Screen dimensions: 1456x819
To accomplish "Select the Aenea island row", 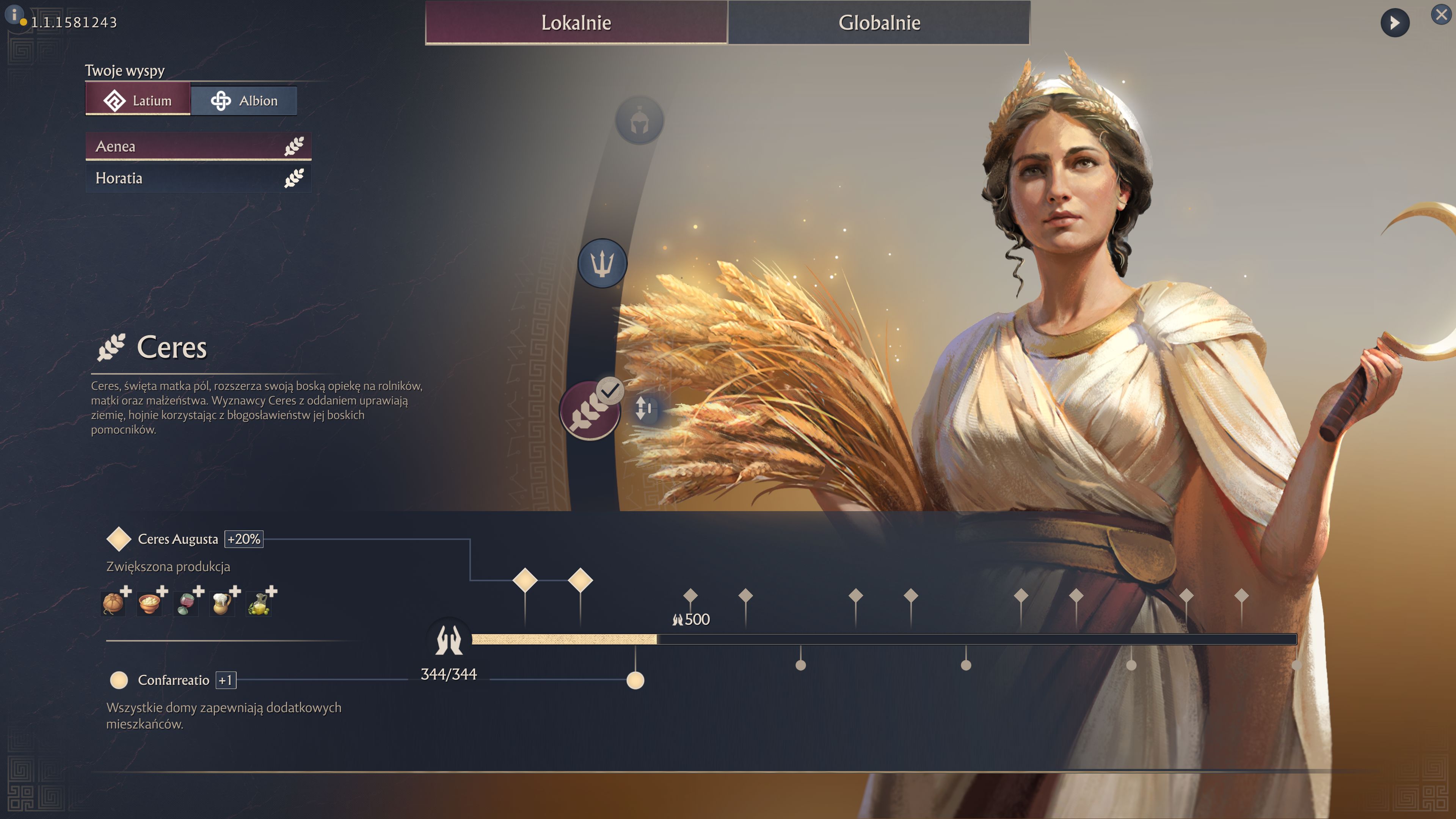I will (198, 146).
